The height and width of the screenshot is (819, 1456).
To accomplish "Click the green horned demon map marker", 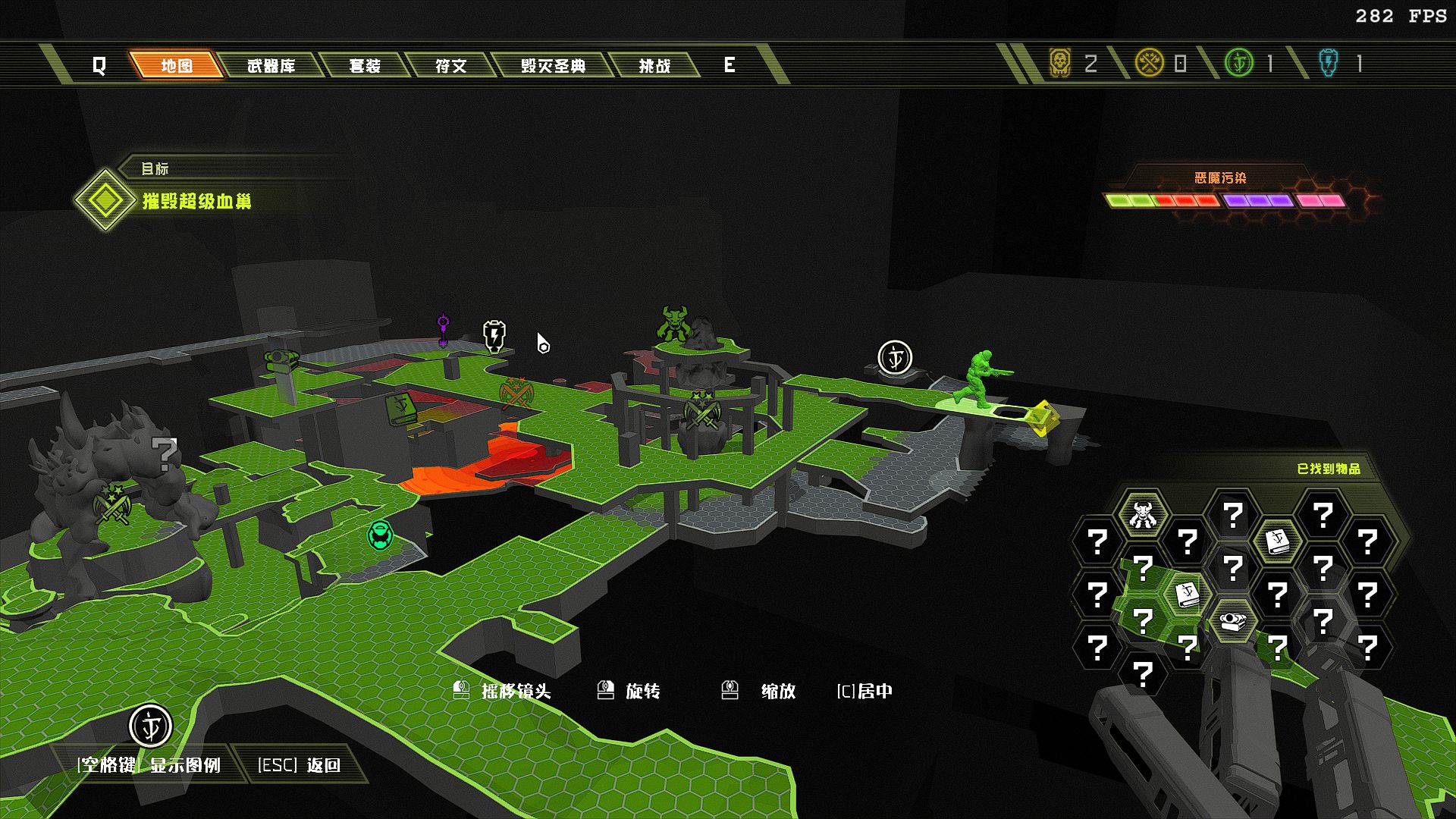I will pos(673,324).
